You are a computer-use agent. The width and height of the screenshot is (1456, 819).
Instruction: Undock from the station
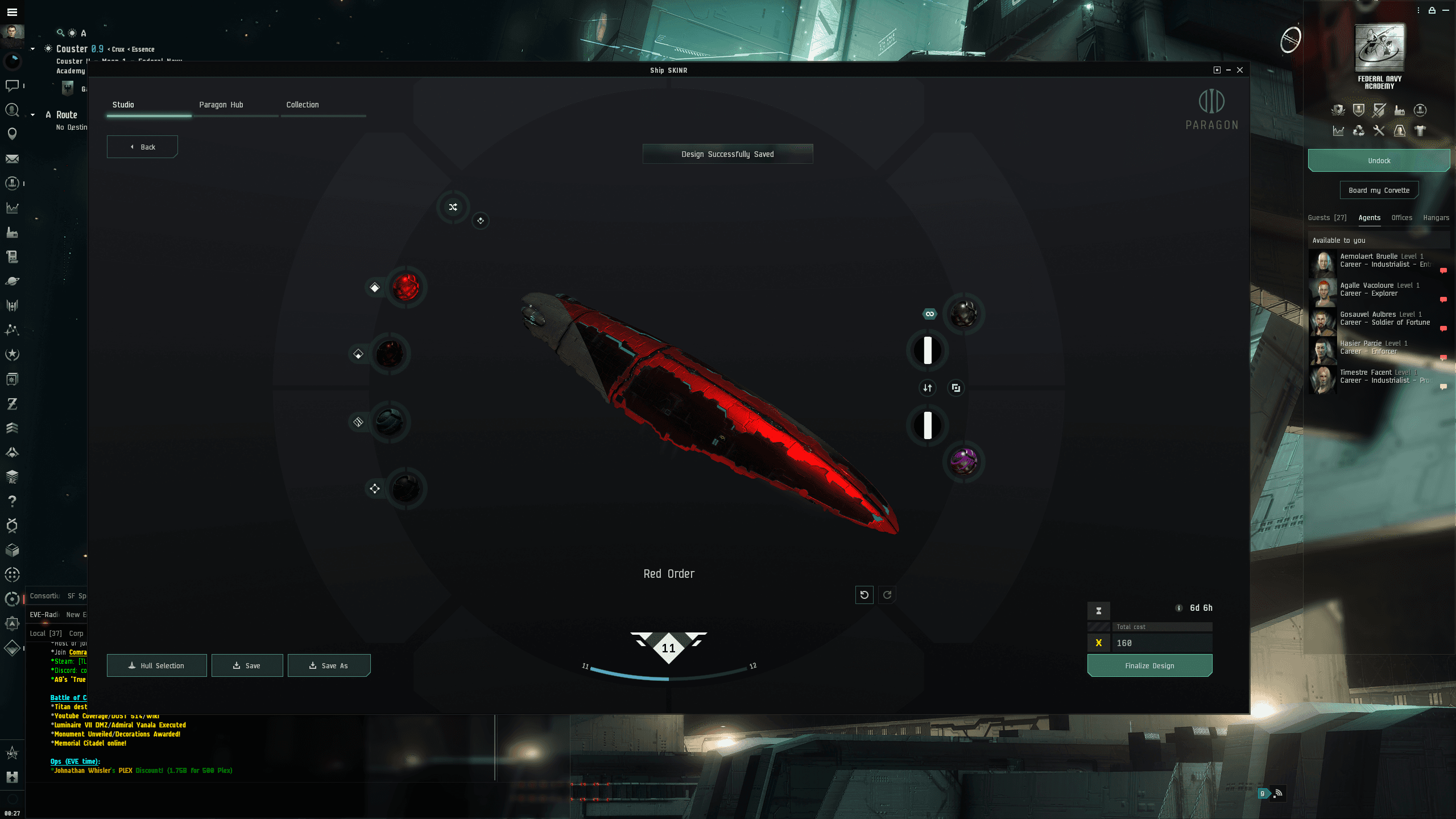click(x=1379, y=160)
